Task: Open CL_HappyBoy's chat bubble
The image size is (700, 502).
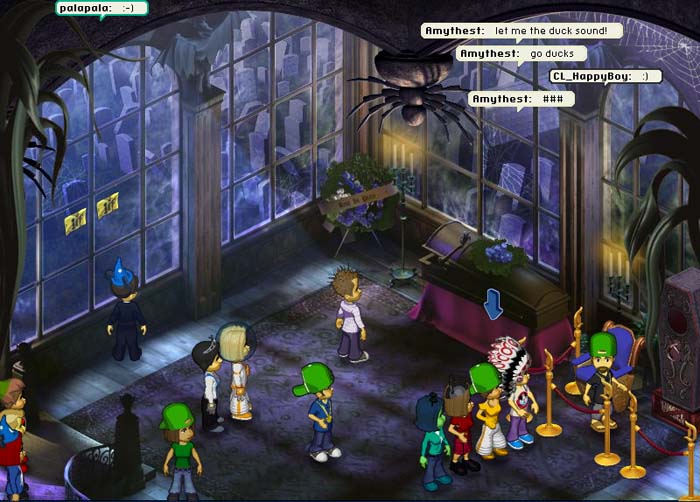Action: (x=605, y=76)
